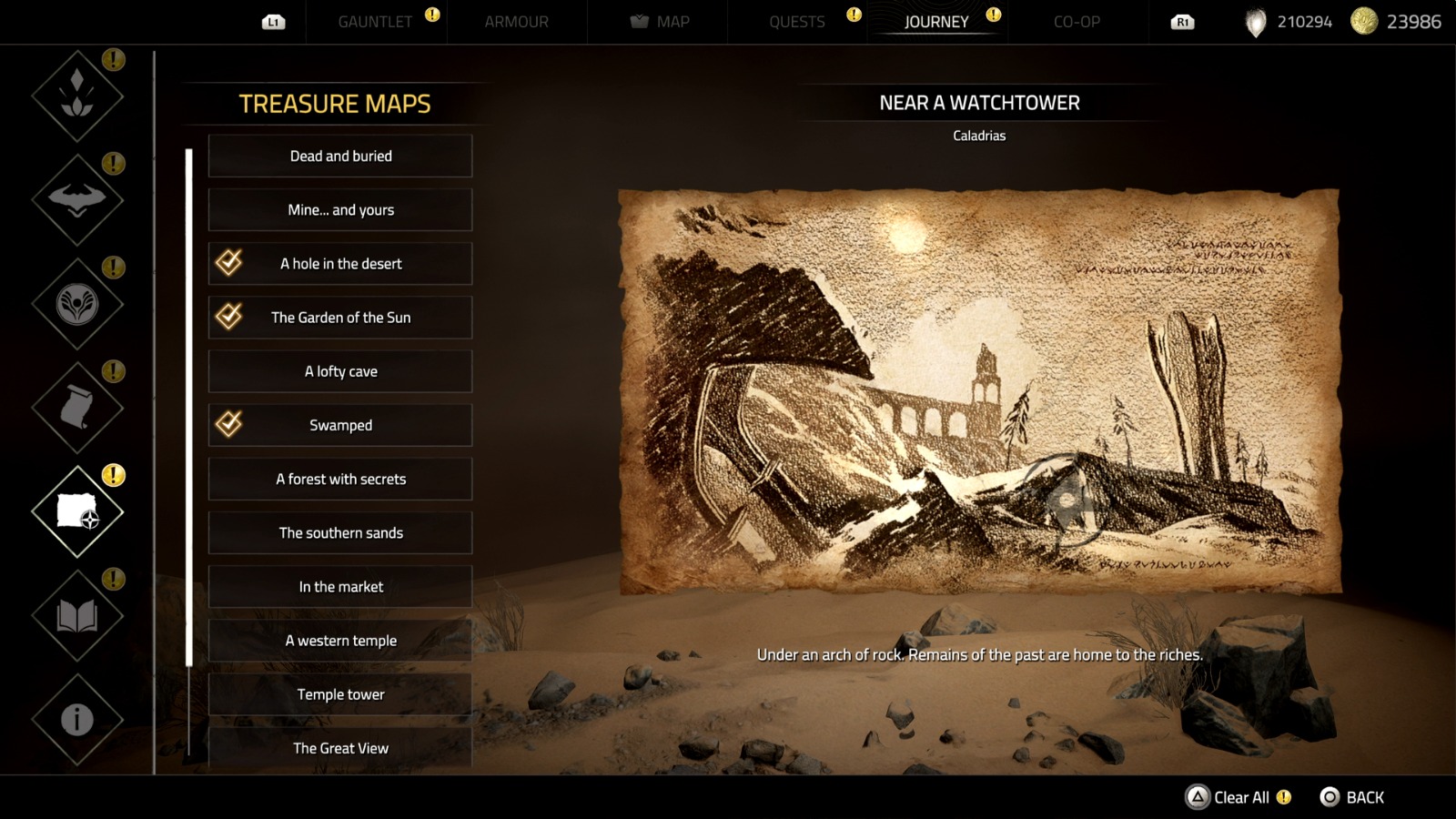Open the book codex icon in the sidebar
This screenshot has width=1456, height=819.
(76, 612)
